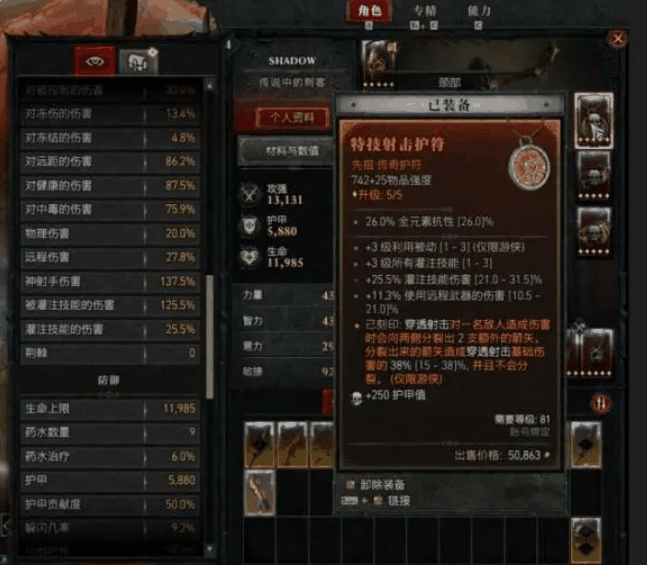
Task: Select the 对健康的伤害 stat row
Action: point(110,185)
